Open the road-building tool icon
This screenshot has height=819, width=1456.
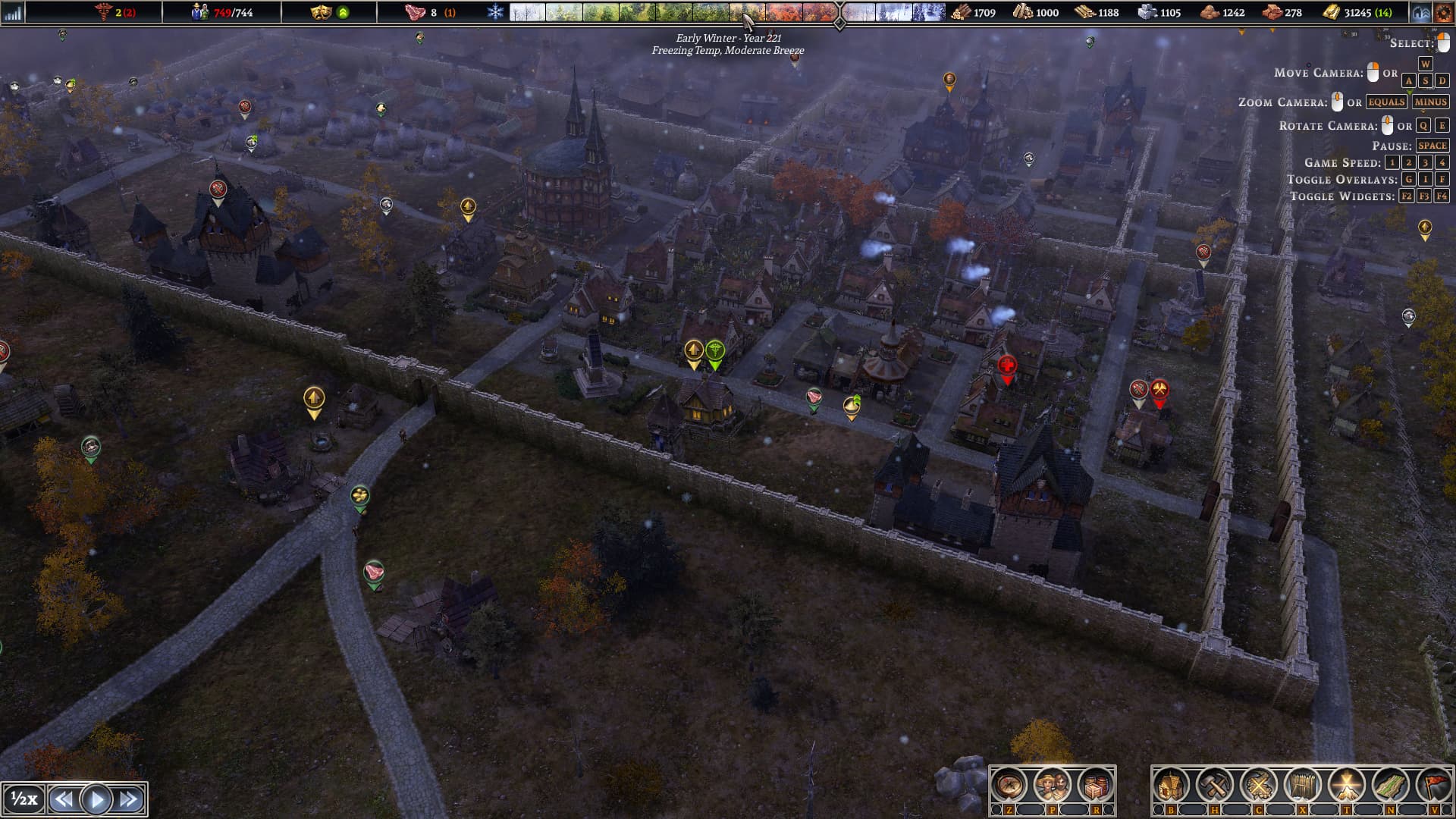[1390, 786]
